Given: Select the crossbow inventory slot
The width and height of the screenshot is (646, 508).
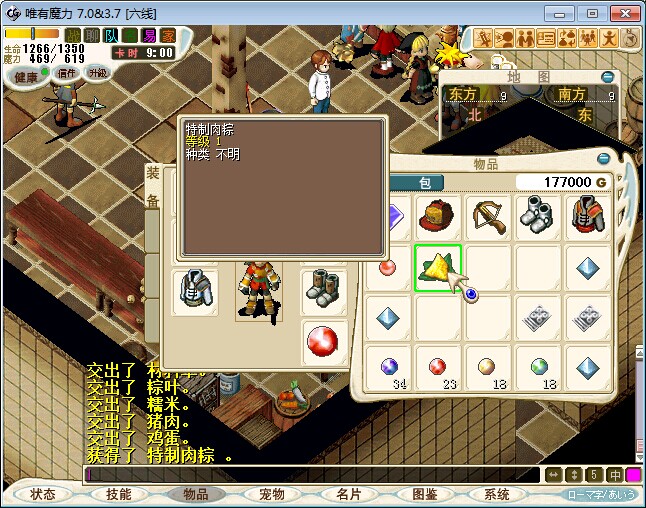Looking at the screenshot, I should coord(488,216).
